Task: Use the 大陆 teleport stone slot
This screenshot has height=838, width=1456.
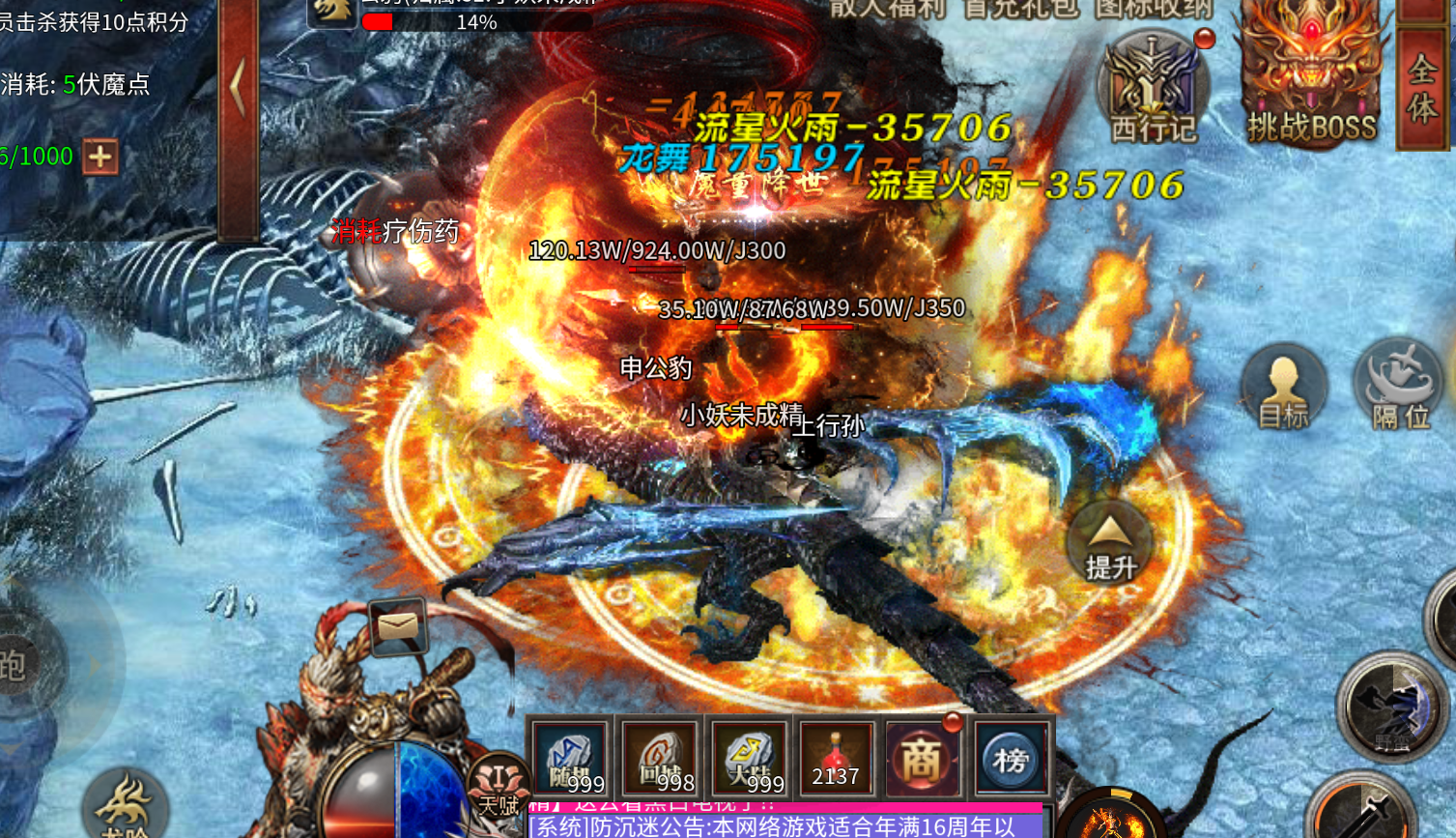Action: click(749, 760)
